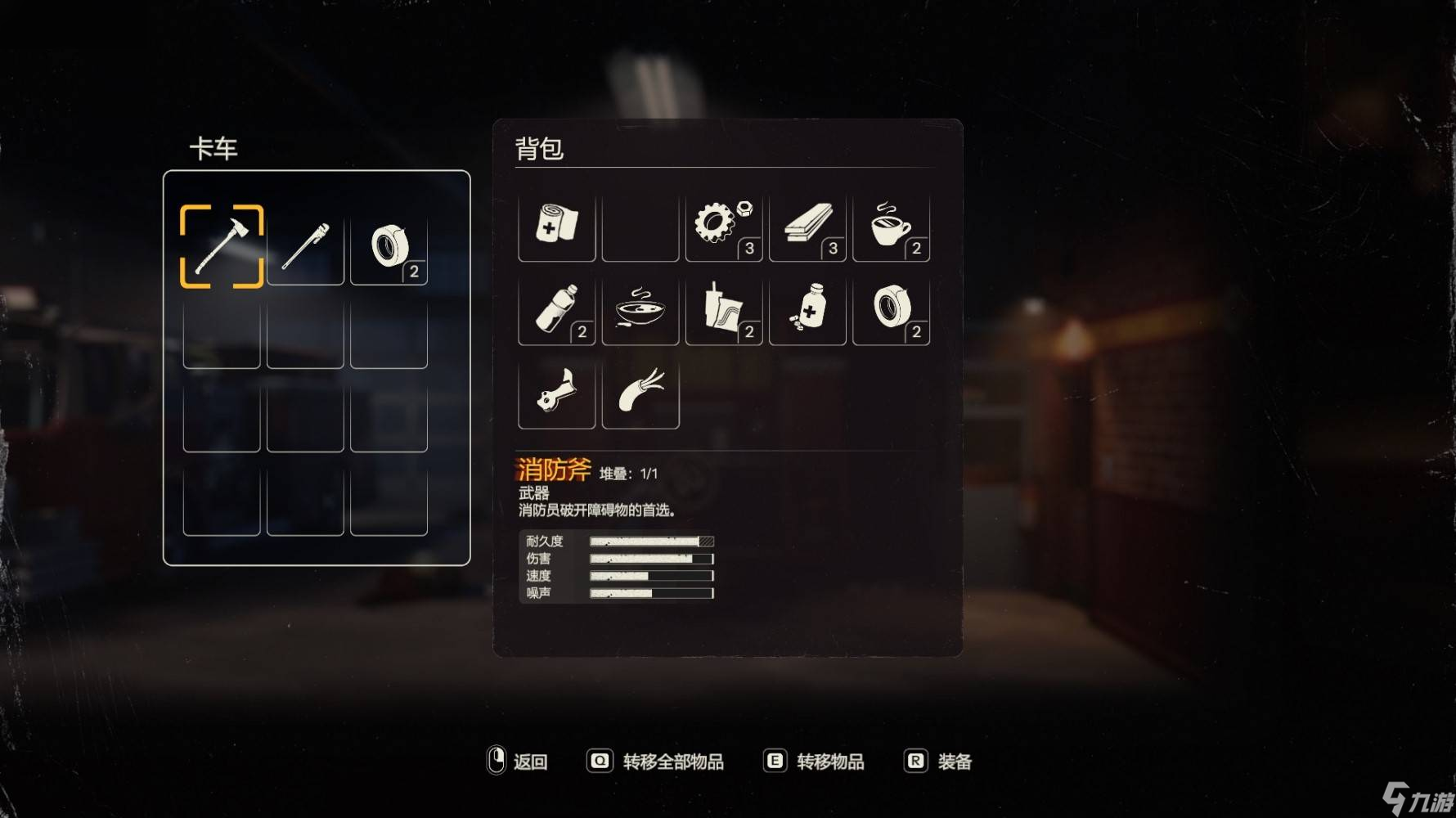Click the 返回 back option
This screenshot has width=1456, height=818.
click(518, 762)
